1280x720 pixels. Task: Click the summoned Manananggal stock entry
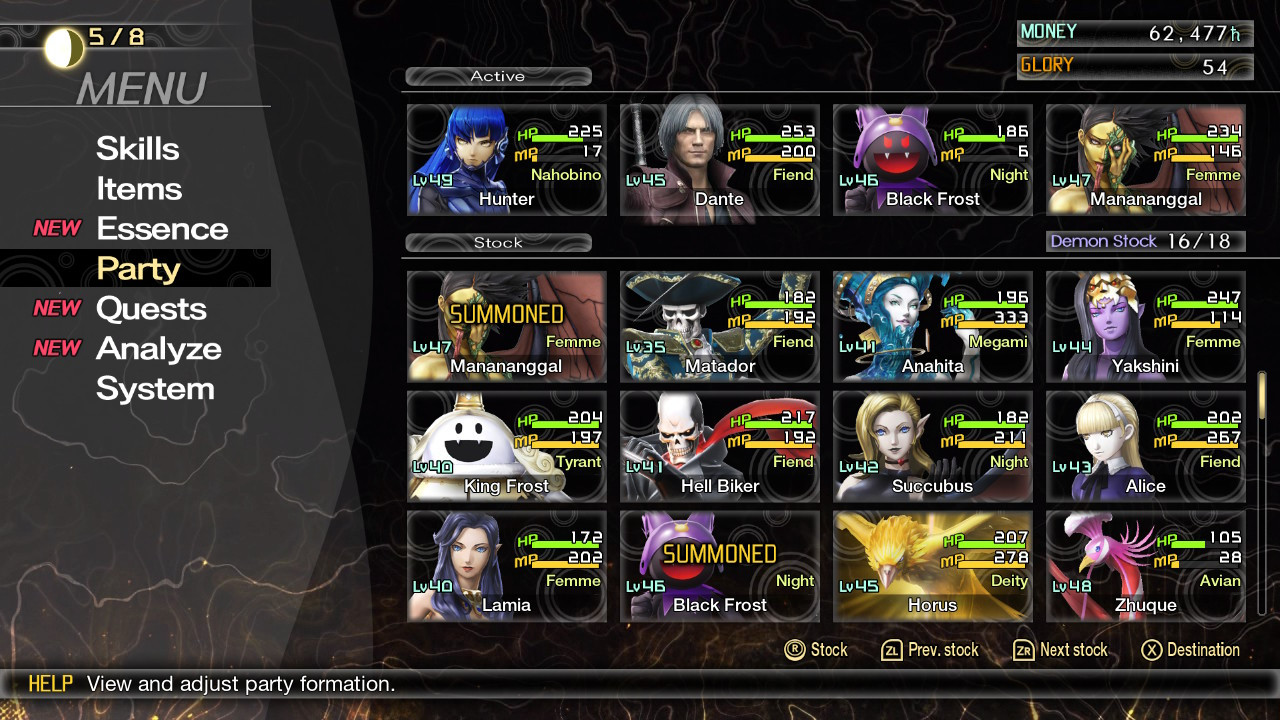(506, 327)
